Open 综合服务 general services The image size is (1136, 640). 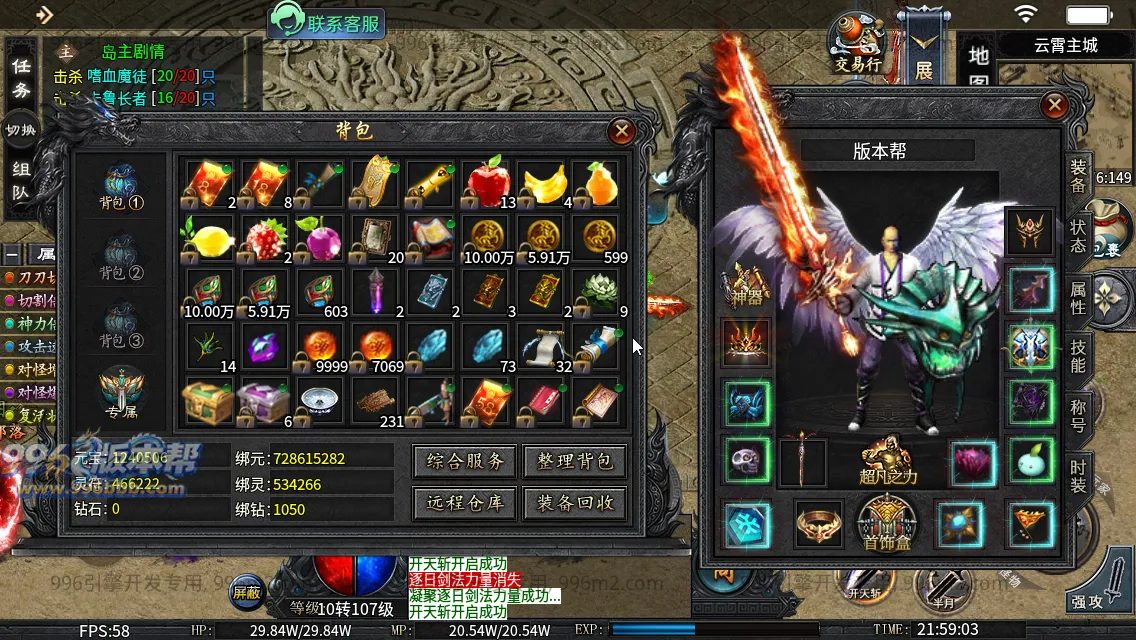pyautogui.click(x=465, y=461)
